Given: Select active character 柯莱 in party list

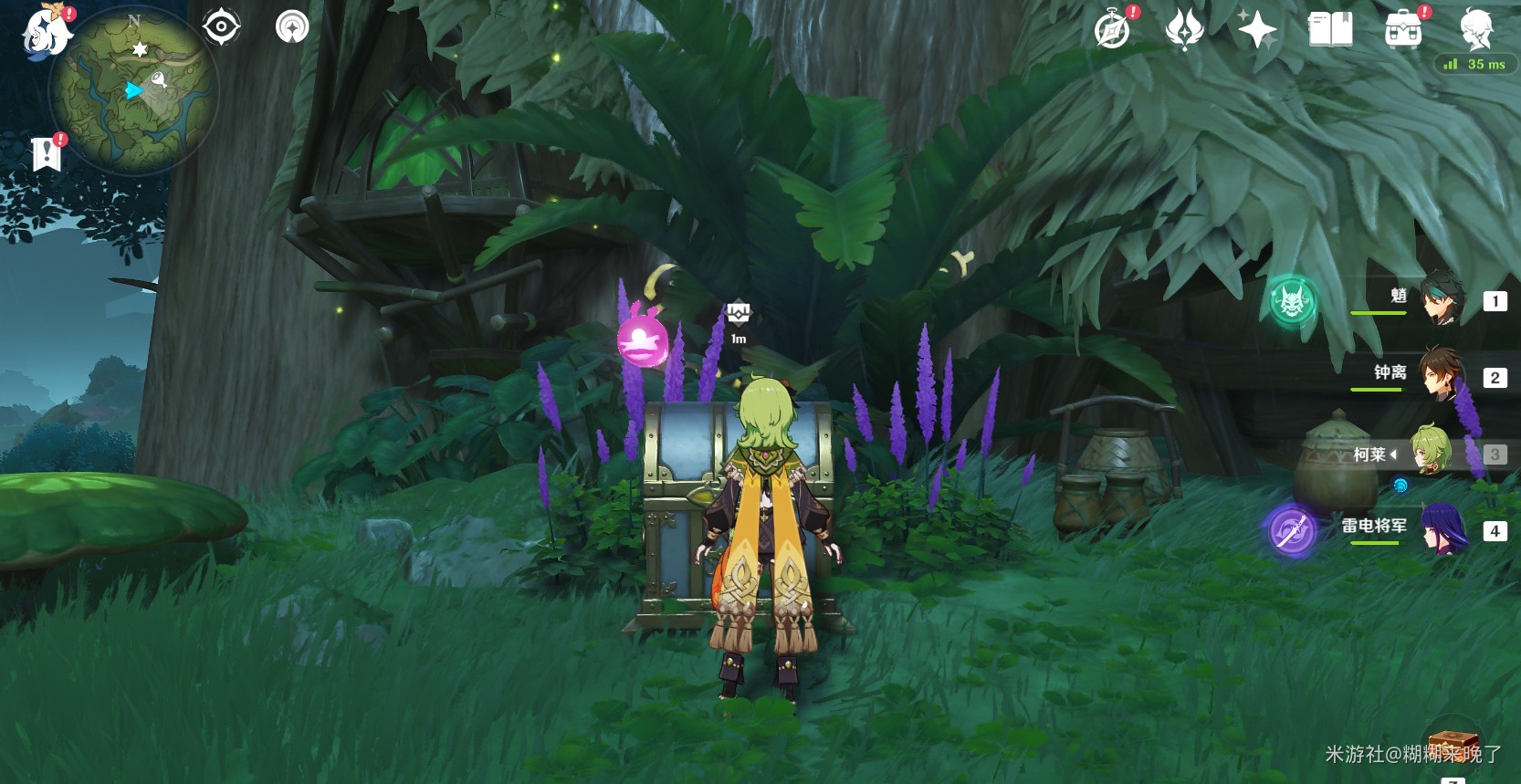Looking at the screenshot, I should click(x=1430, y=453).
